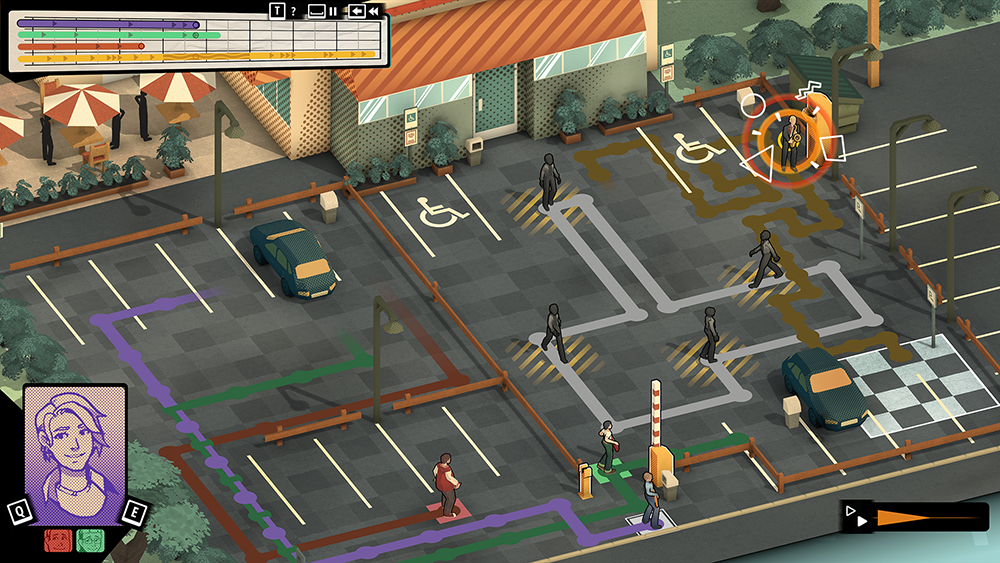Rewind the timeline with the double-arrow icon
Image resolution: width=1000 pixels, height=563 pixels.
373,11
